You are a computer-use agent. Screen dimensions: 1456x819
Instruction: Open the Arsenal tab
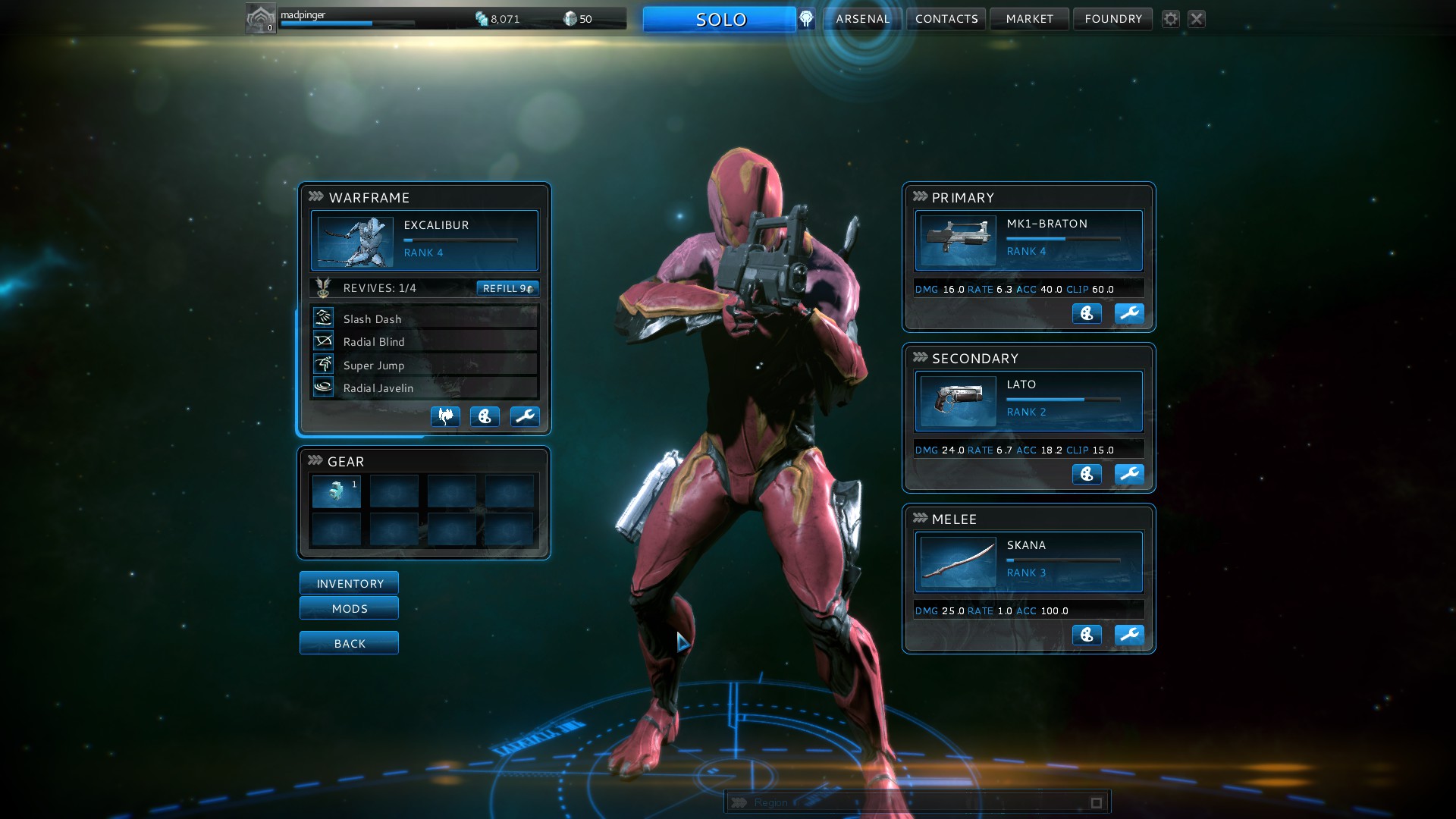[862, 19]
